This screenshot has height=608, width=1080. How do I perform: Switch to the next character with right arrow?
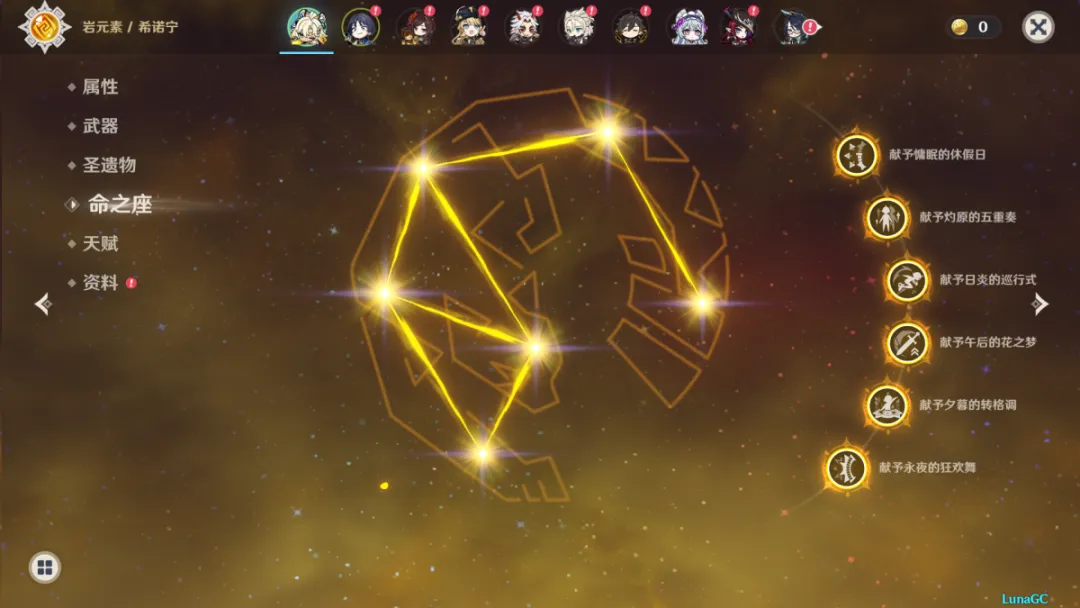[x=1040, y=304]
